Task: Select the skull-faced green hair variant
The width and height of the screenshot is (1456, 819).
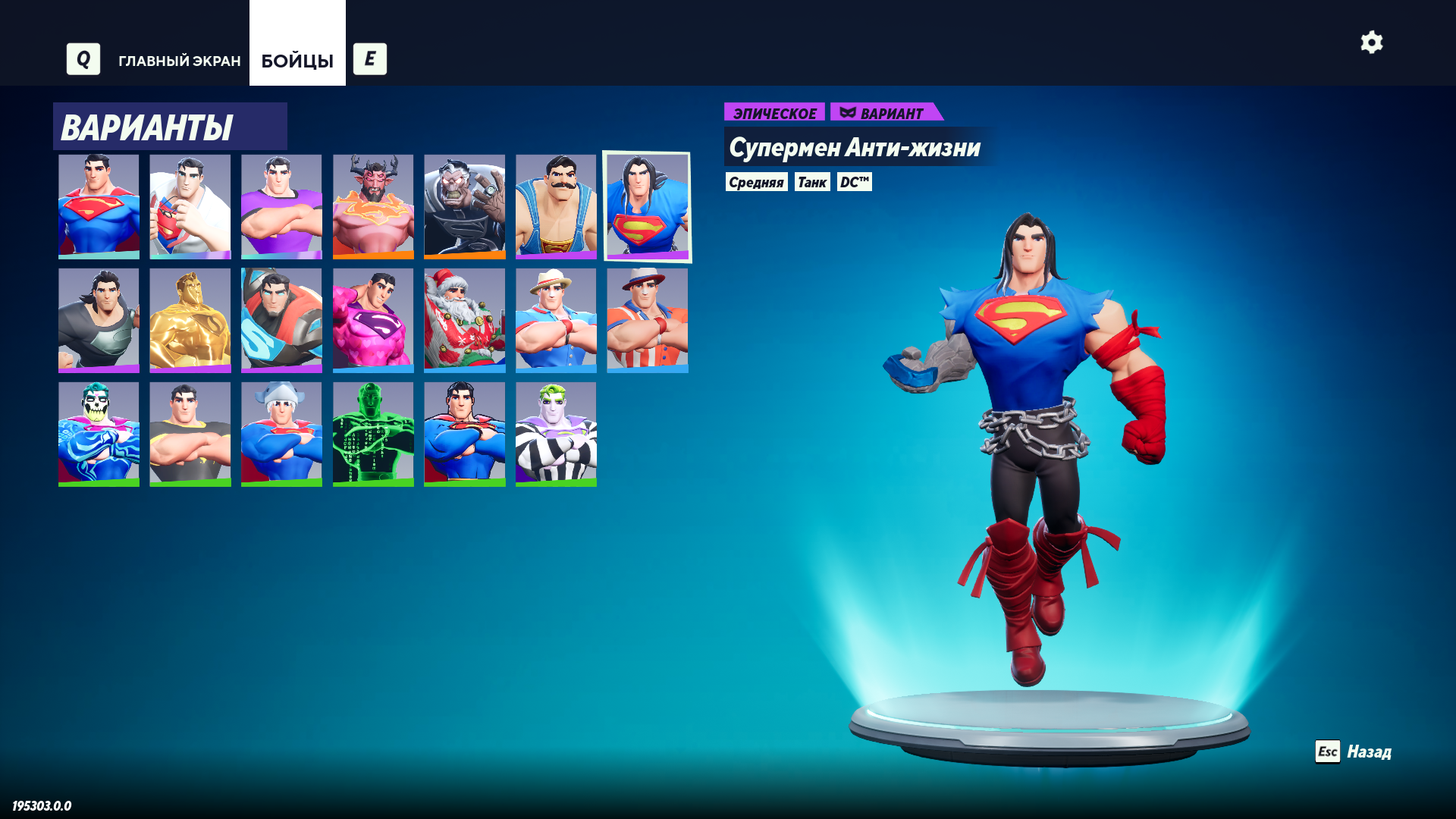Action: (99, 434)
